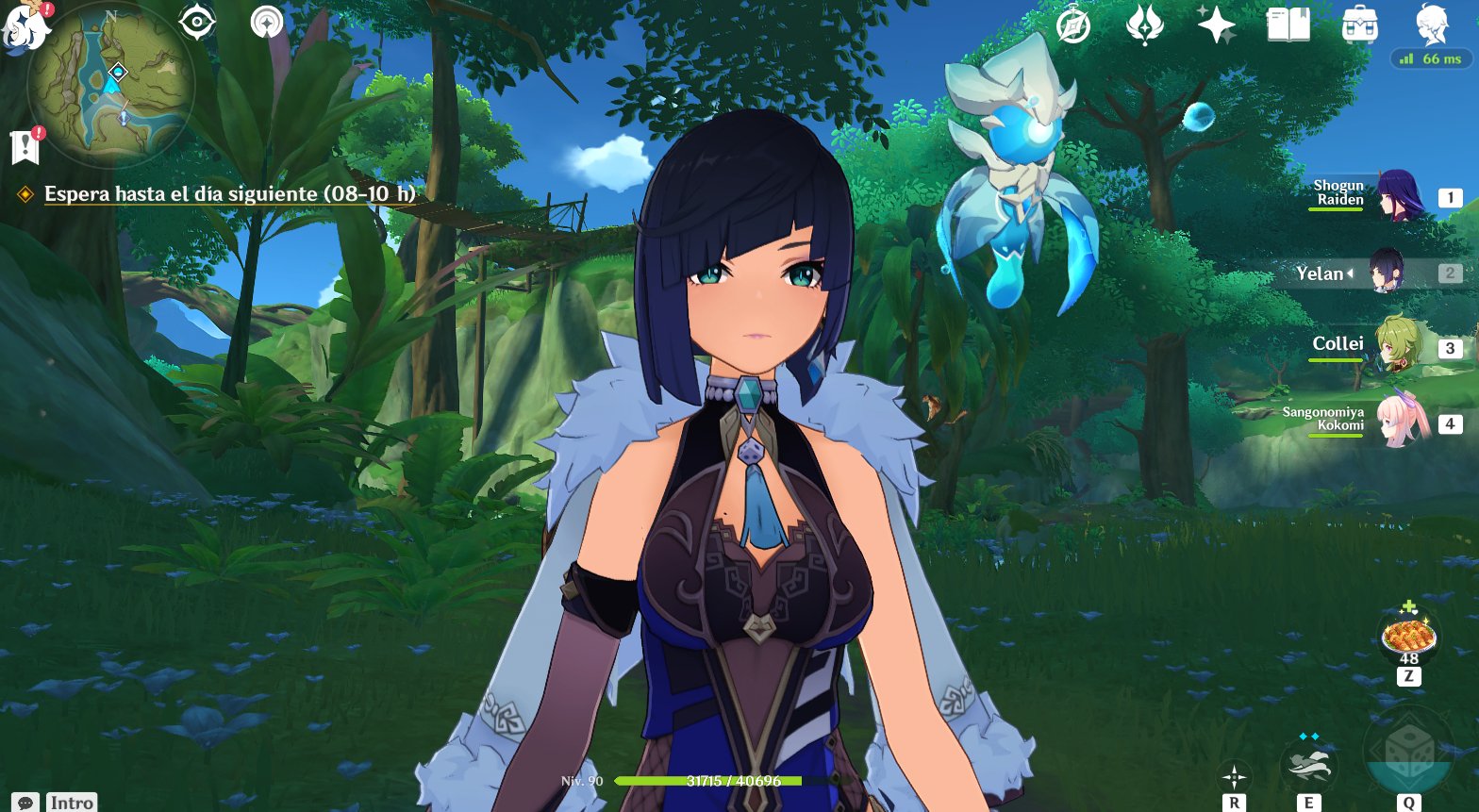Toggle the quest navigation compass beside the eye

pyautogui.click(x=266, y=21)
